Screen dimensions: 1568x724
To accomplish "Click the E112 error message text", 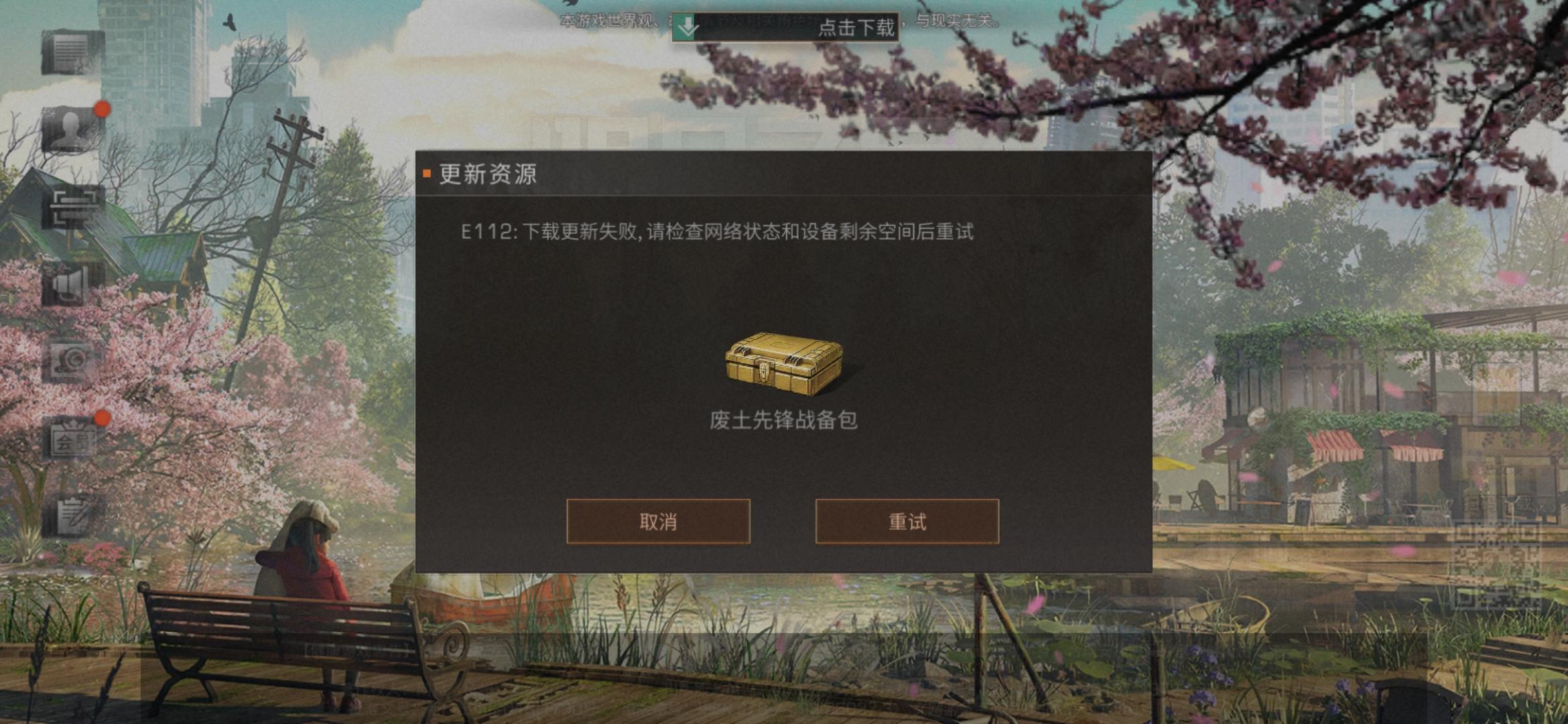I will [x=714, y=233].
